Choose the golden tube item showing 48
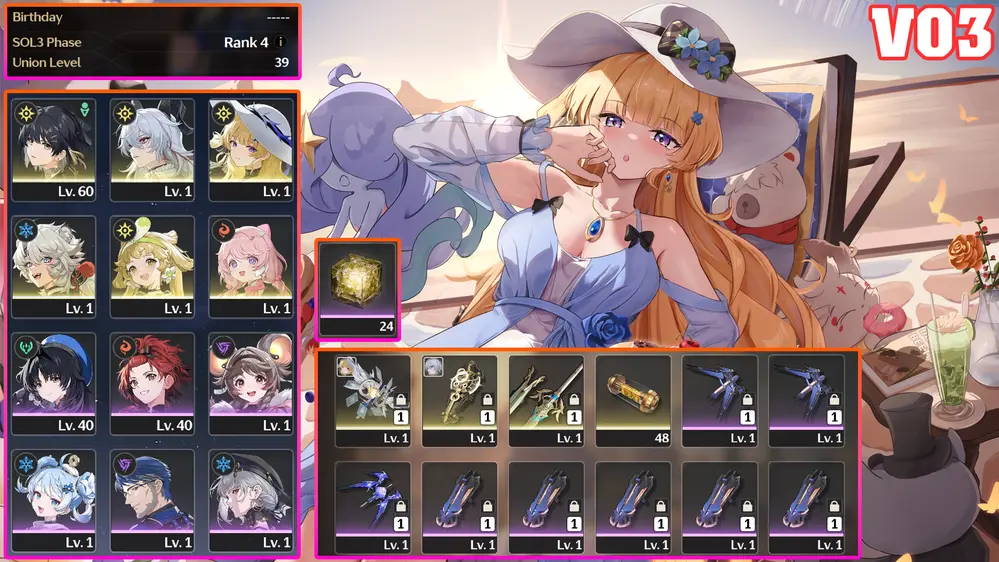 [x=633, y=399]
